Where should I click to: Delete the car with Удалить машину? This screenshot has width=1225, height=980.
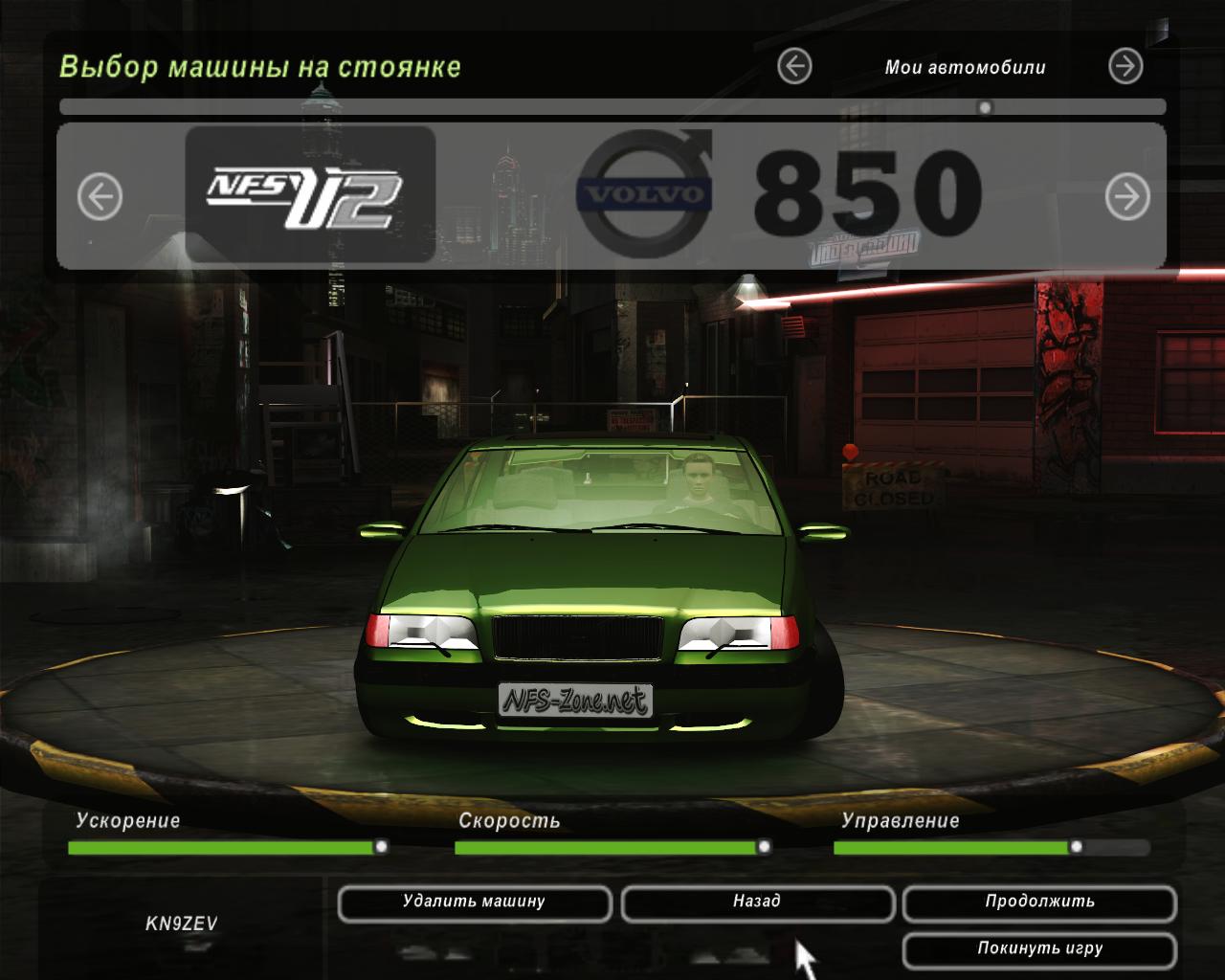click(474, 902)
